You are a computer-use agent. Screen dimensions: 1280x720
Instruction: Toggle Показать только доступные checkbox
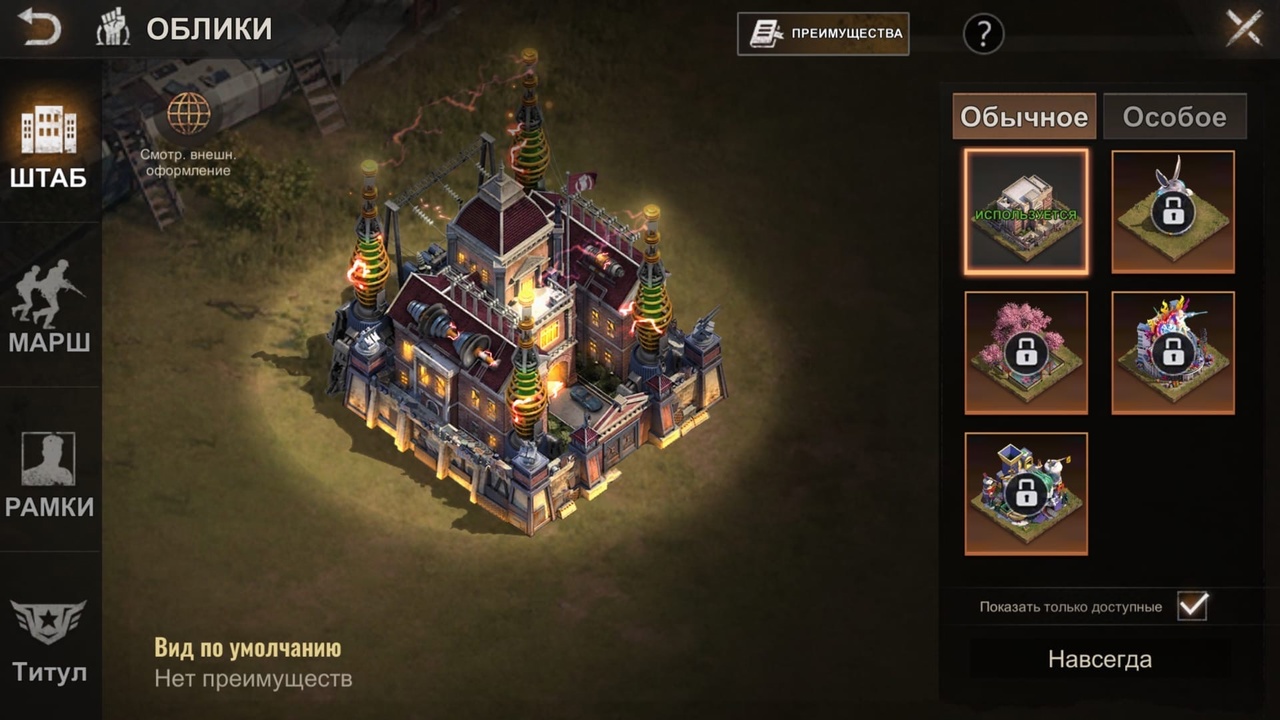pos(1192,606)
